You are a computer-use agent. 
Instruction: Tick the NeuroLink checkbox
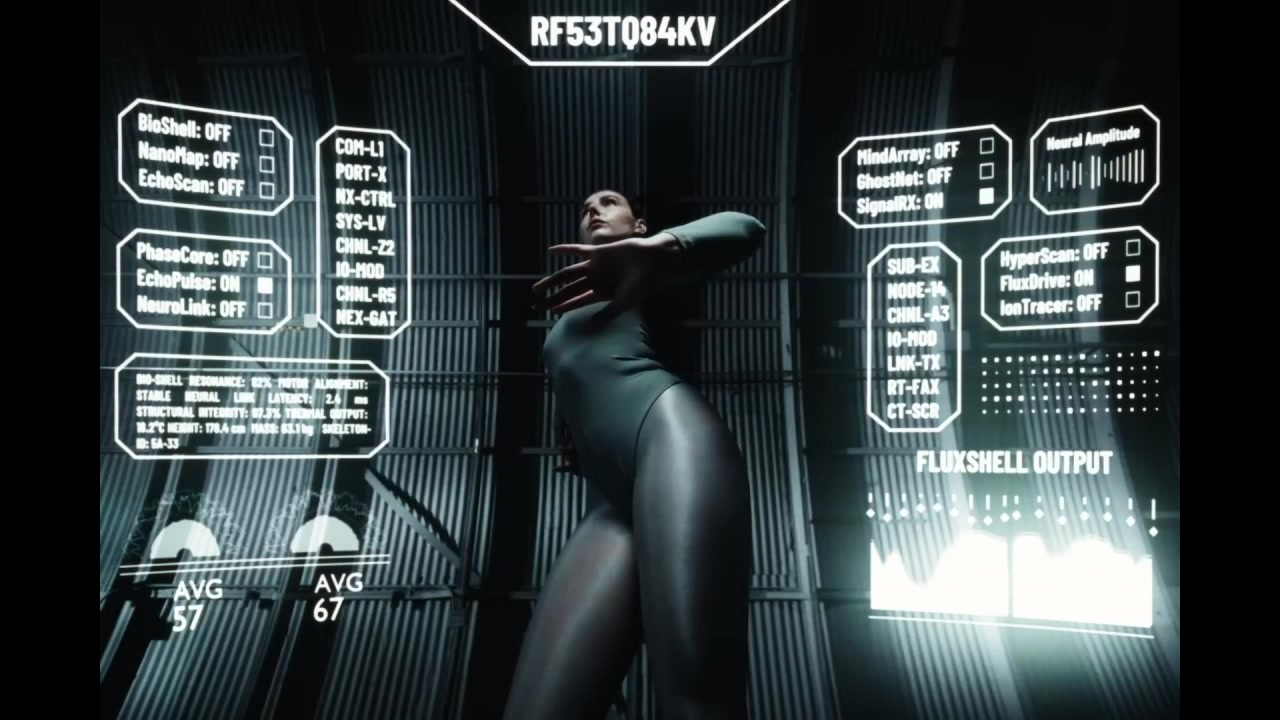265,310
